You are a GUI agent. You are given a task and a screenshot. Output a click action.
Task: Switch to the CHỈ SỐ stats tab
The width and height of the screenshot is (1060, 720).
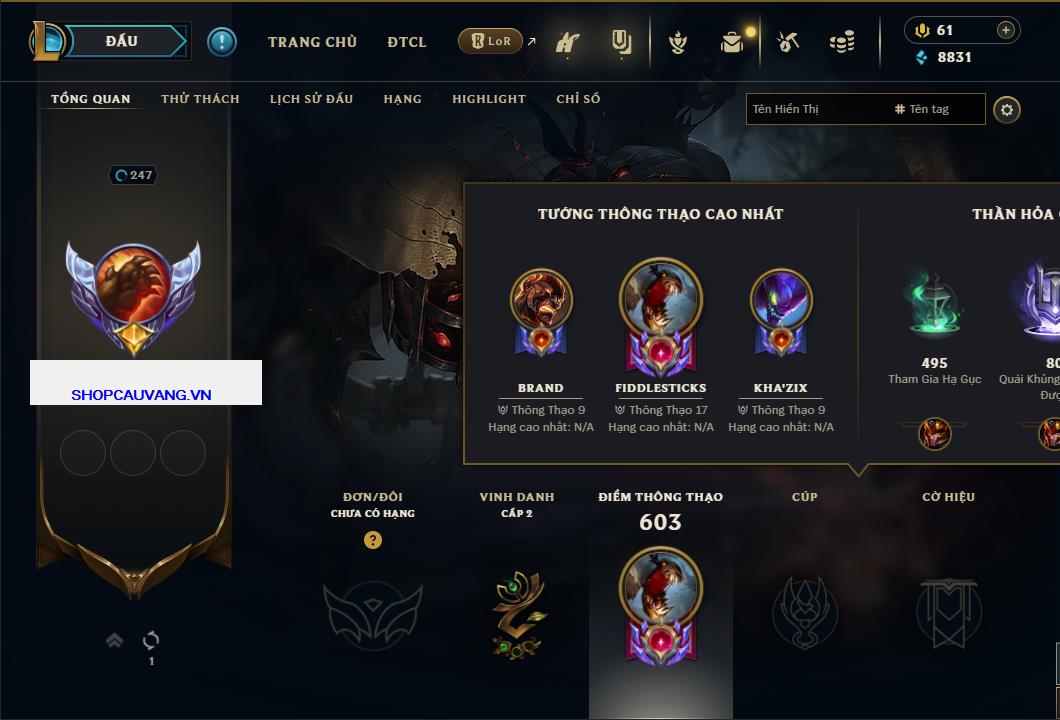pos(578,99)
